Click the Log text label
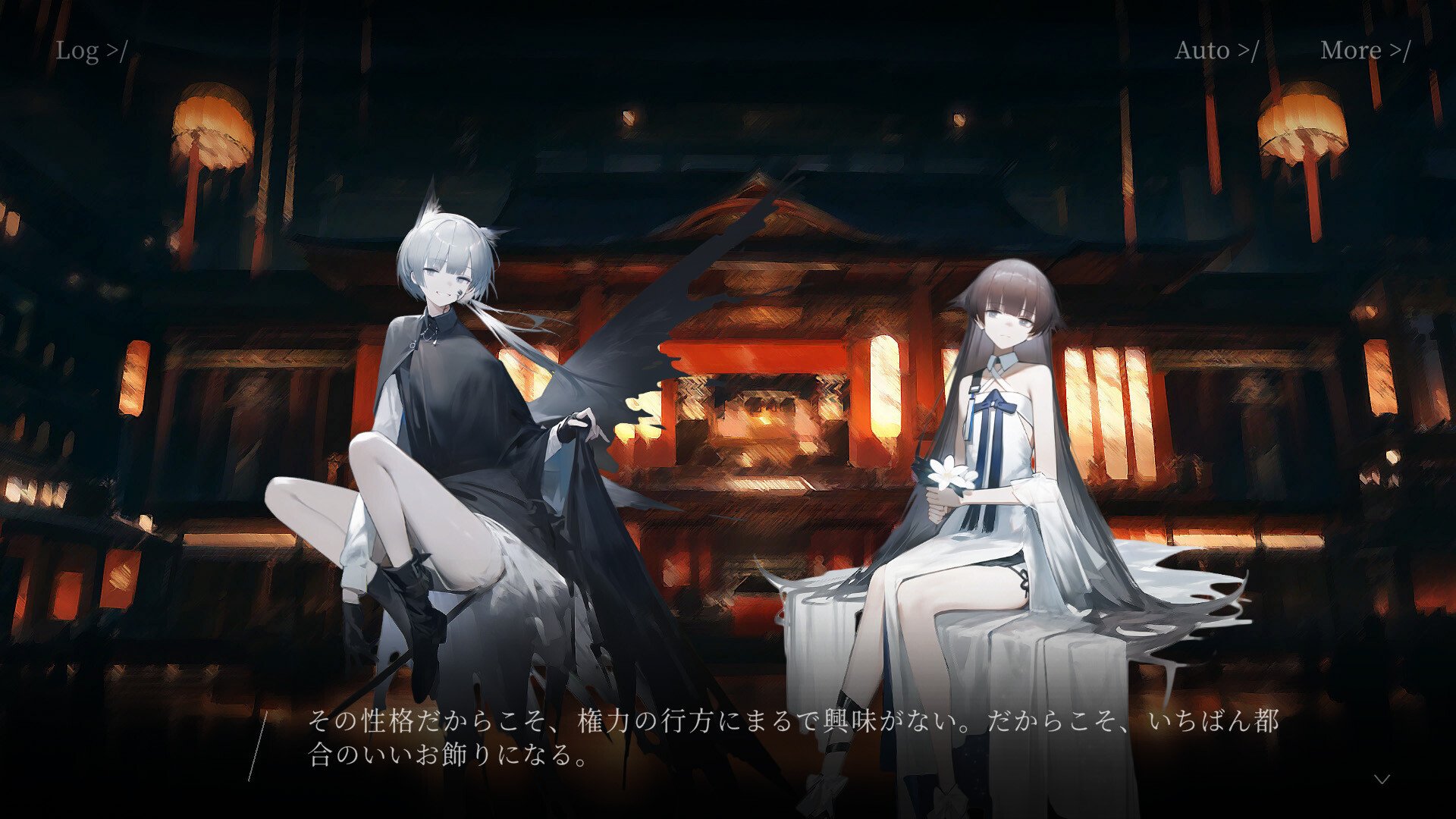Viewport: 1456px width, 819px height. click(x=78, y=51)
